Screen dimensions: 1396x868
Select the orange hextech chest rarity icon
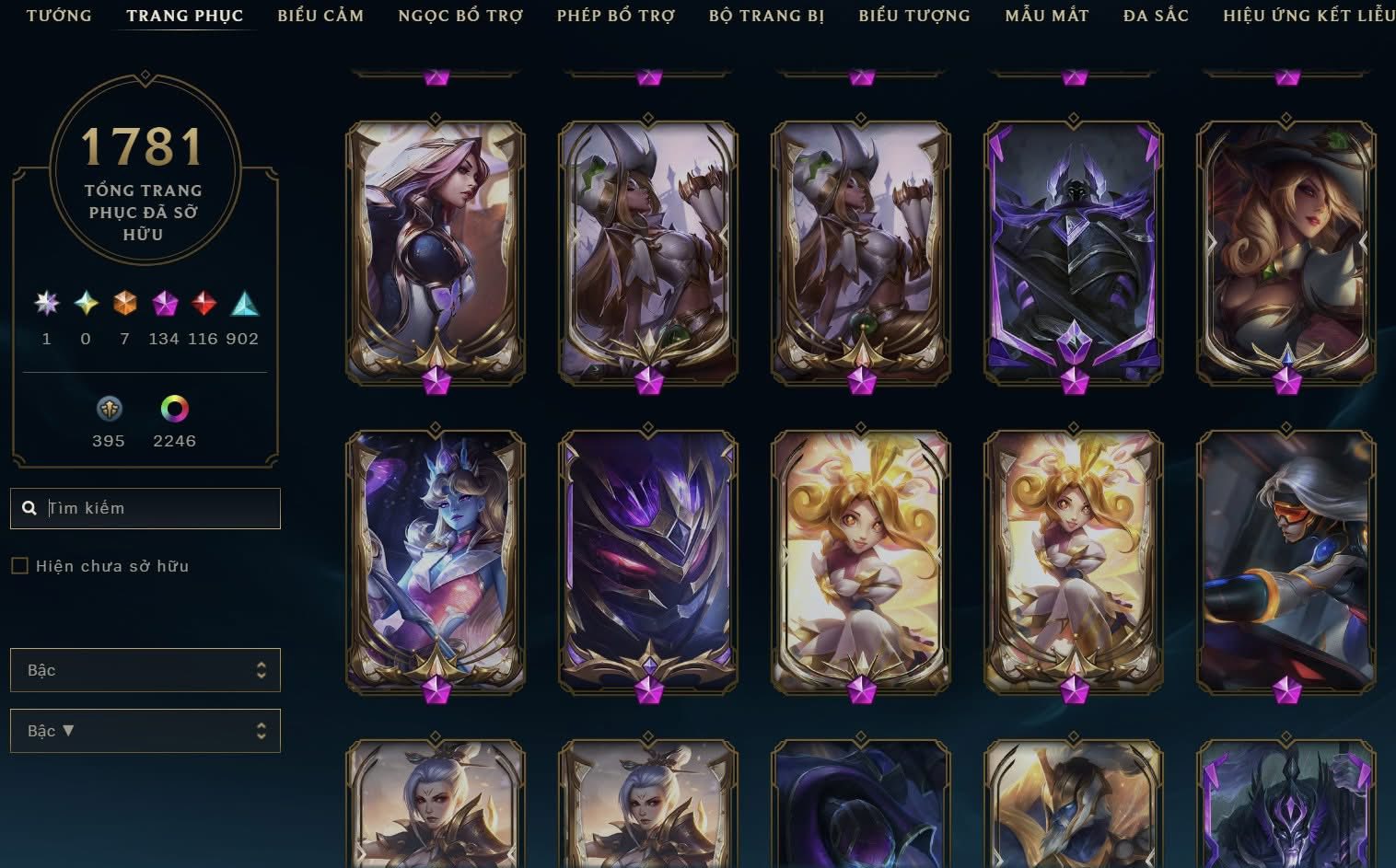click(x=124, y=304)
